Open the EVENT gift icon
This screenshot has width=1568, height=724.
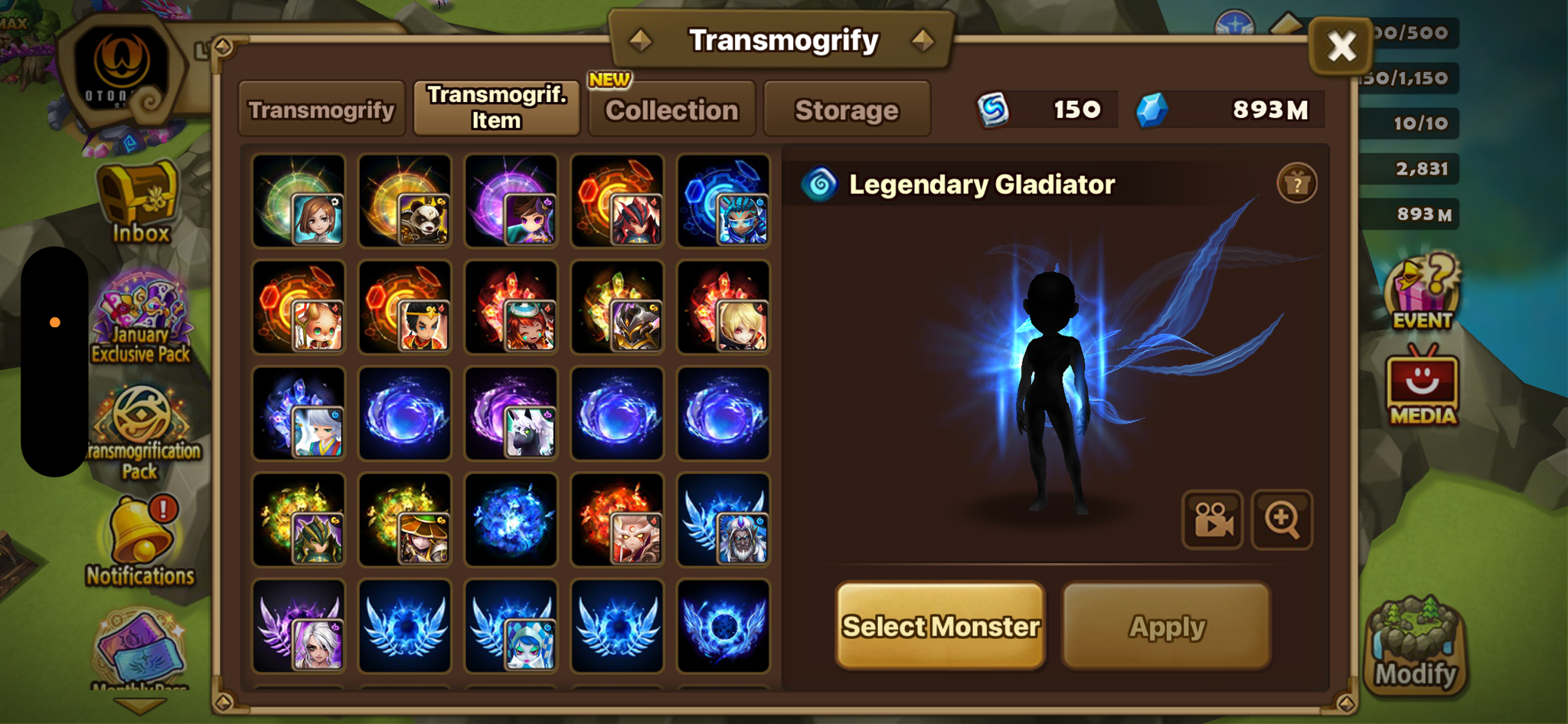click(1422, 293)
